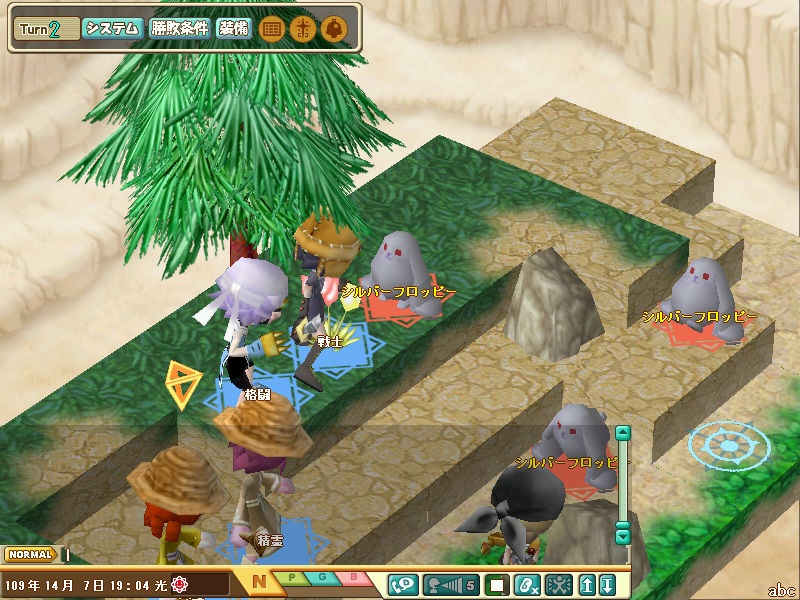Screen dimensions: 800x600
Task: Shrink chat log with down-arrow button
Action: click(x=607, y=584)
